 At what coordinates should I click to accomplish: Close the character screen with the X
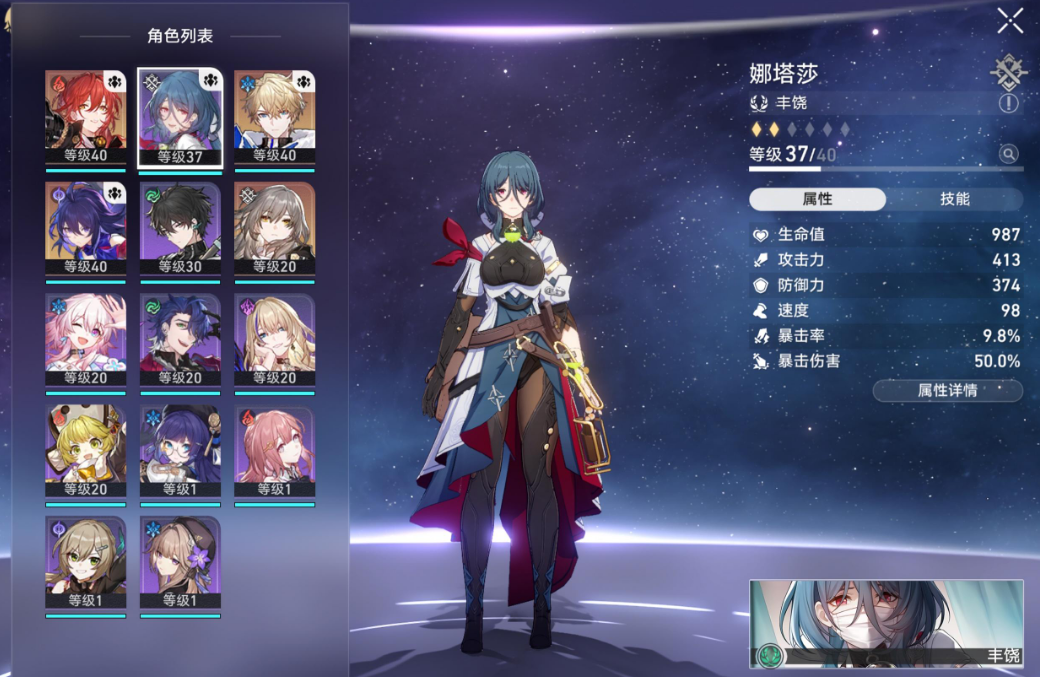(1010, 20)
